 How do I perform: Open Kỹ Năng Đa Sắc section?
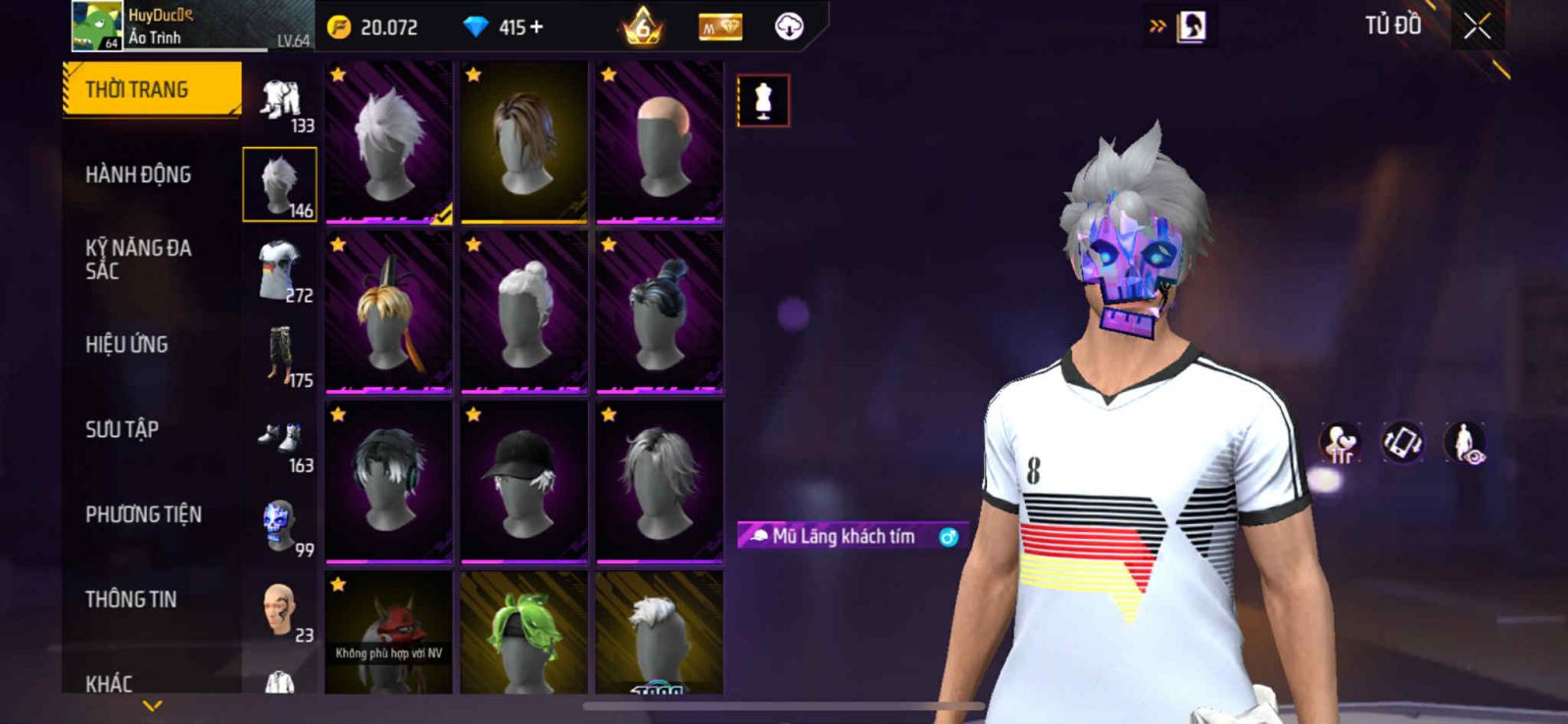(x=138, y=260)
